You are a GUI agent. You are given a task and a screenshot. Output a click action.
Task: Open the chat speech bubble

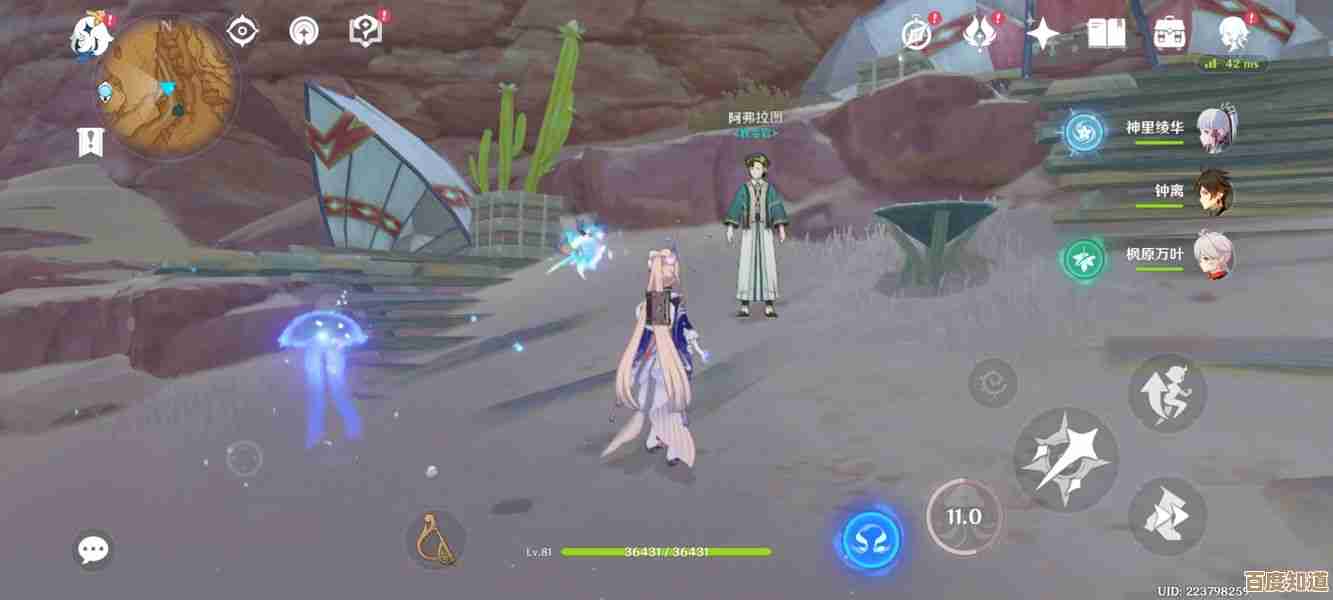[x=94, y=549]
